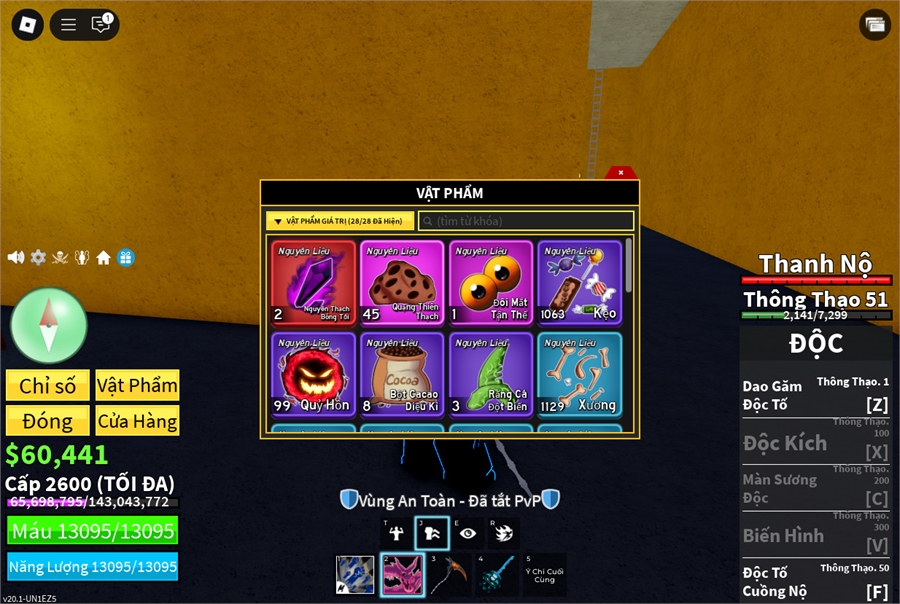Select the Quỷ Hồn pumpkin item

point(313,375)
